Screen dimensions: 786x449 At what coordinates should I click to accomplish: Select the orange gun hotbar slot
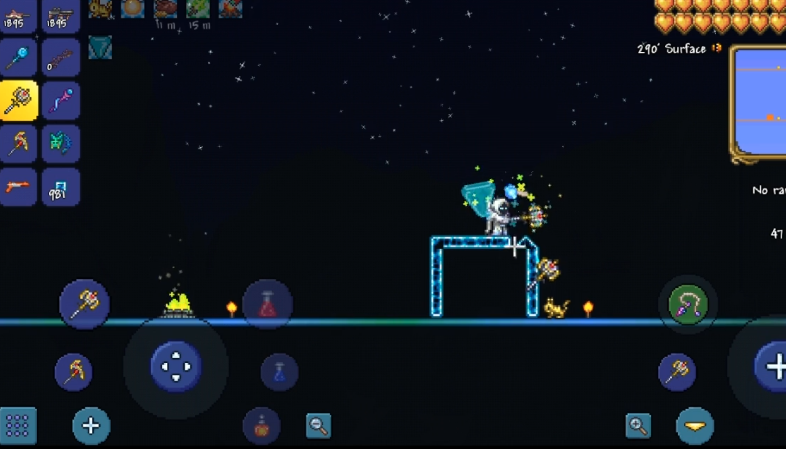[x=19, y=187]
